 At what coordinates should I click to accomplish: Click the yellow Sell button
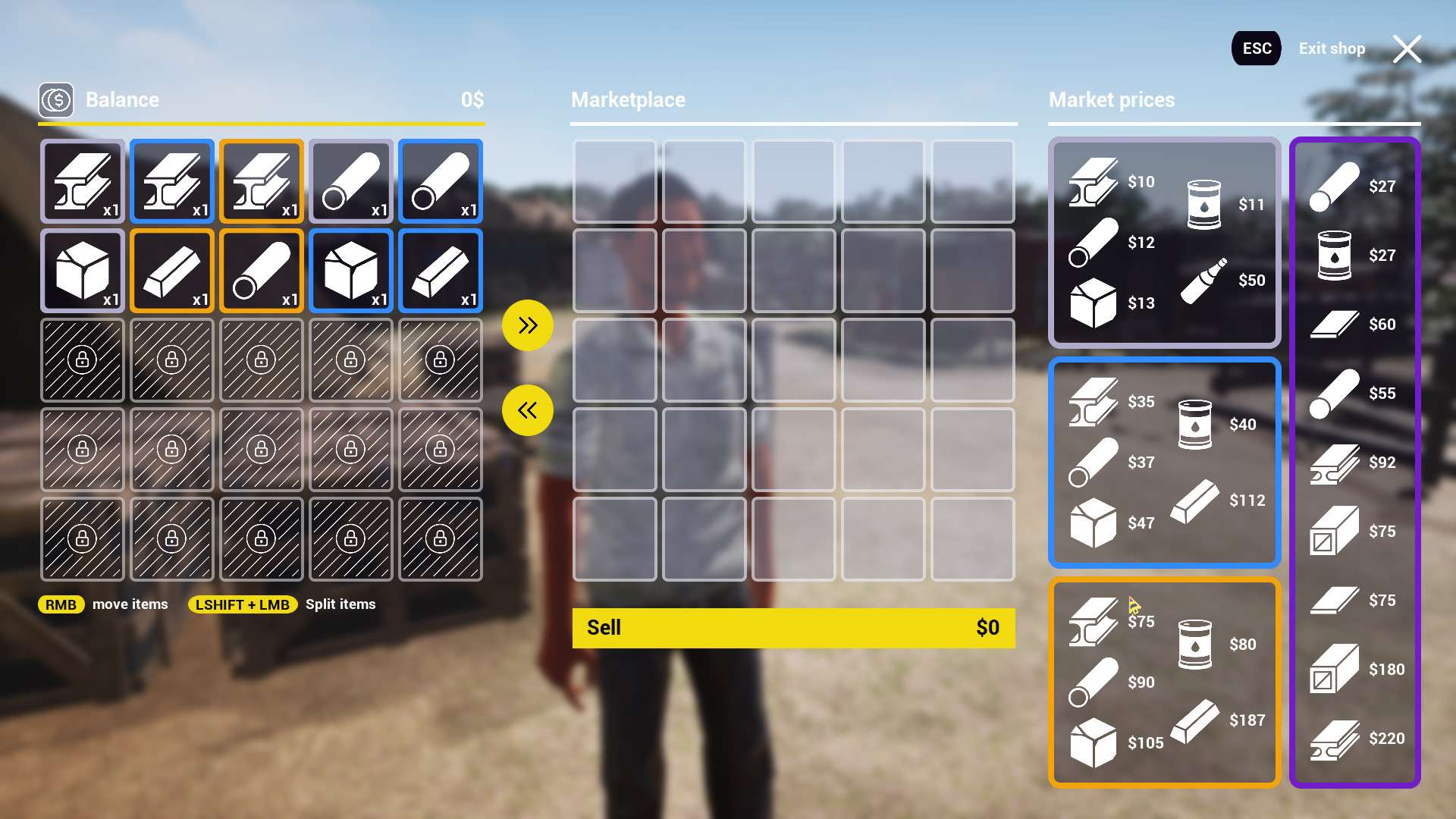[x=793, y=628]
